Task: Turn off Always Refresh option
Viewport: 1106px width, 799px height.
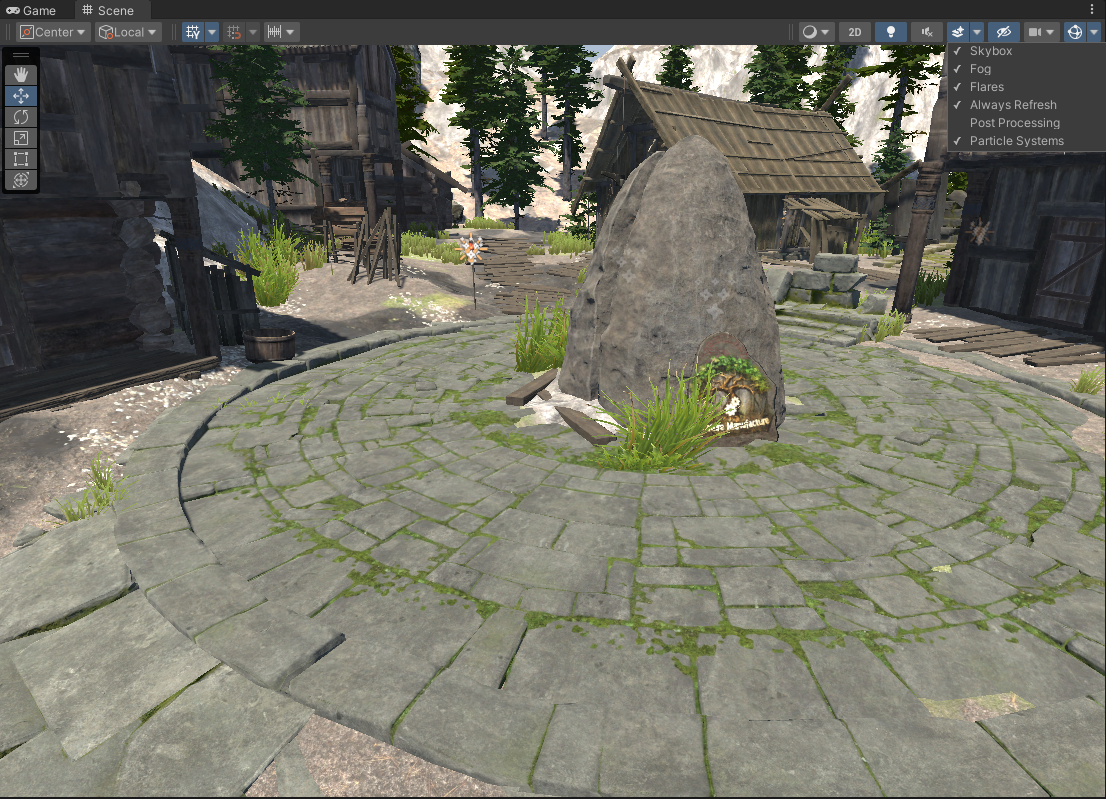Action: 1012,105
